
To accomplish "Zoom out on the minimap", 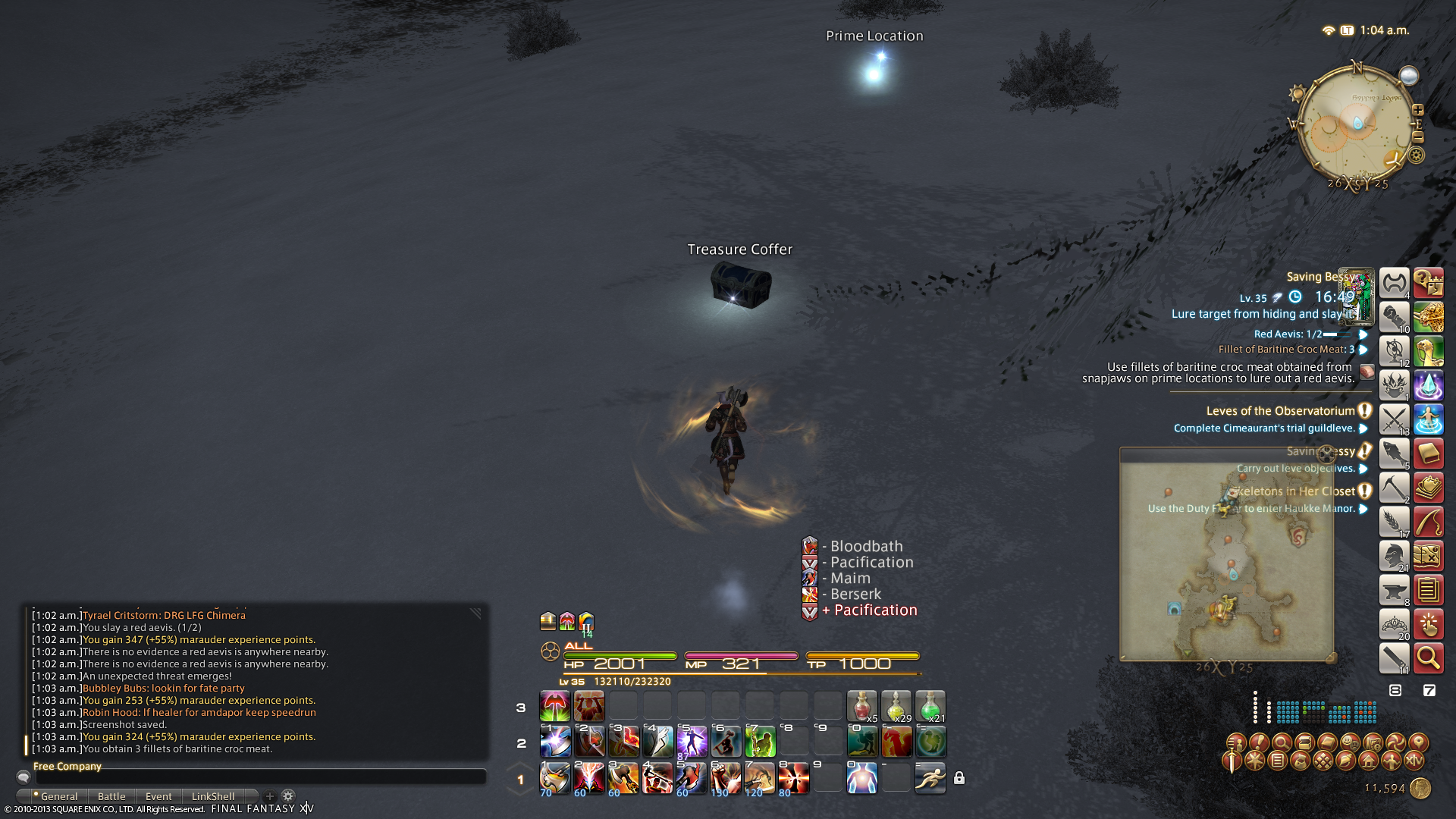I will pos(1417,137).
